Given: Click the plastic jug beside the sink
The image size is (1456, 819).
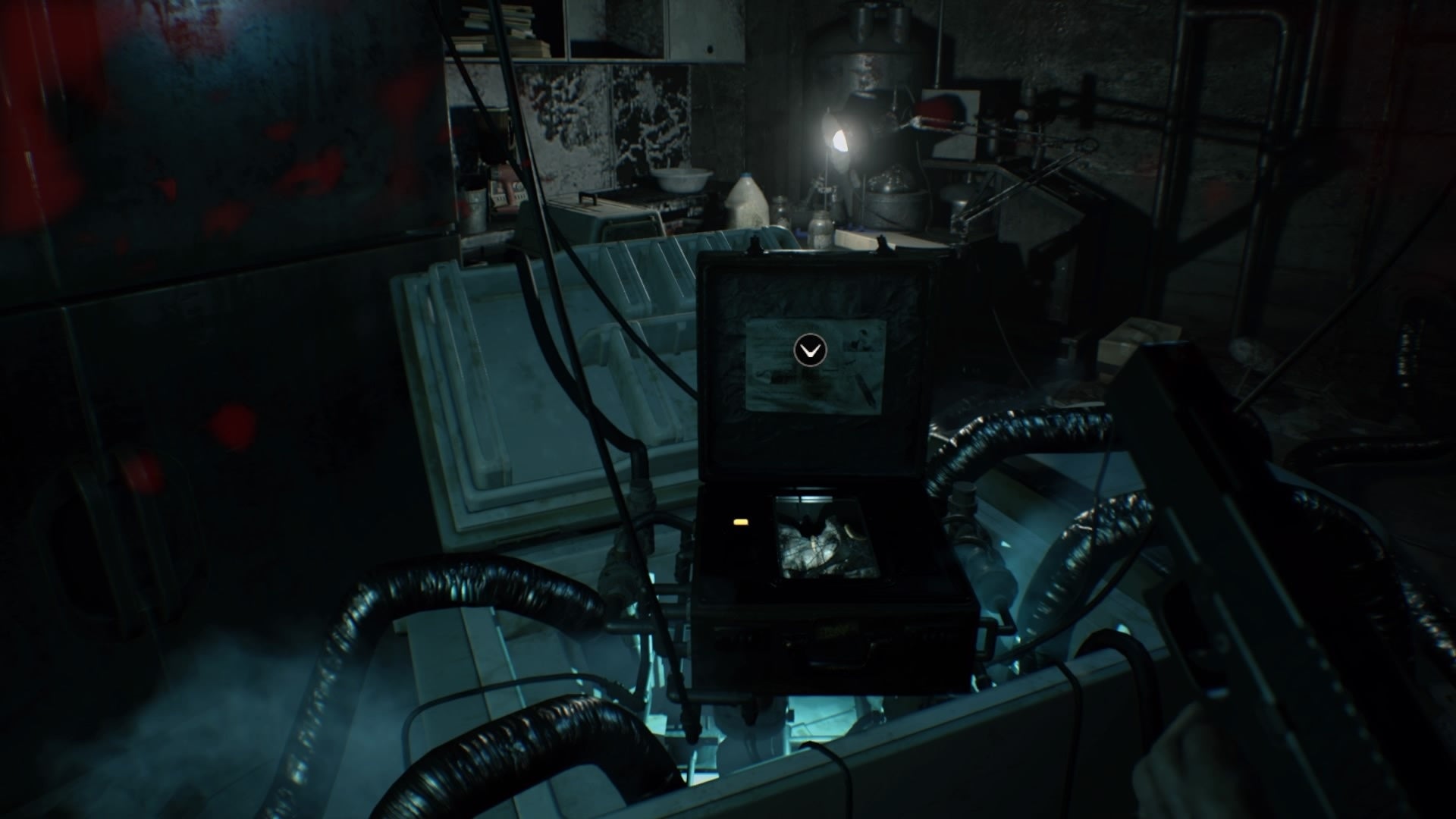Looking at the screenshot, I should [747, 205].
